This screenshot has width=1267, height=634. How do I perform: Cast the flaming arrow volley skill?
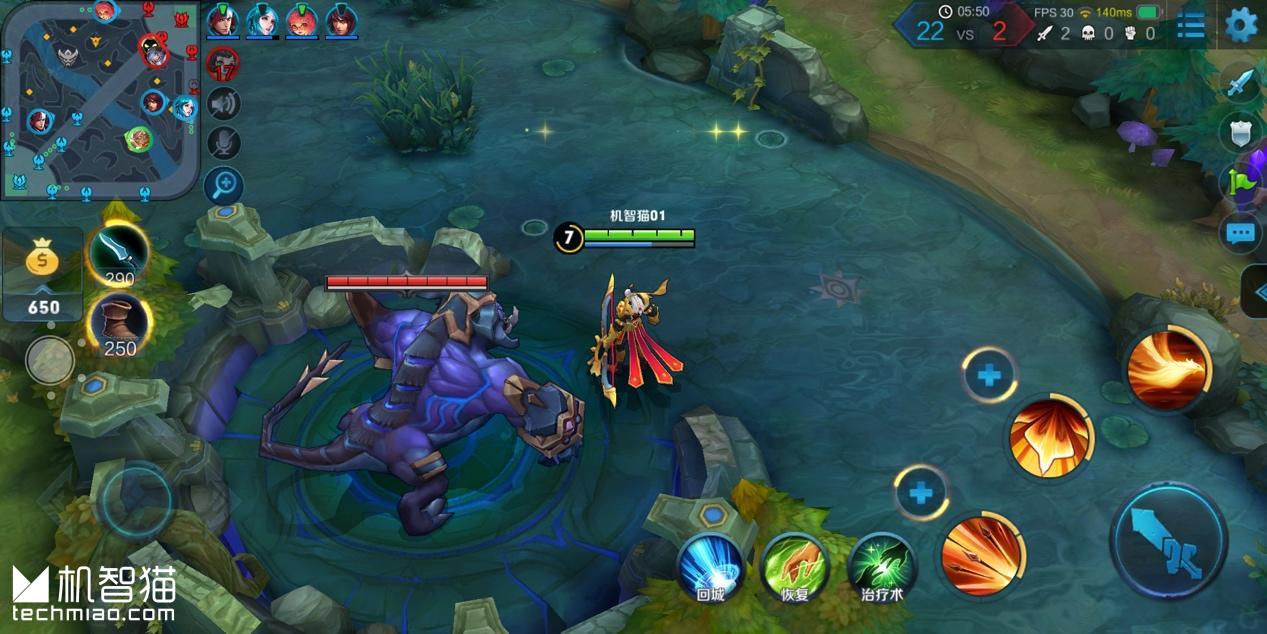click(x=981, y=554)
